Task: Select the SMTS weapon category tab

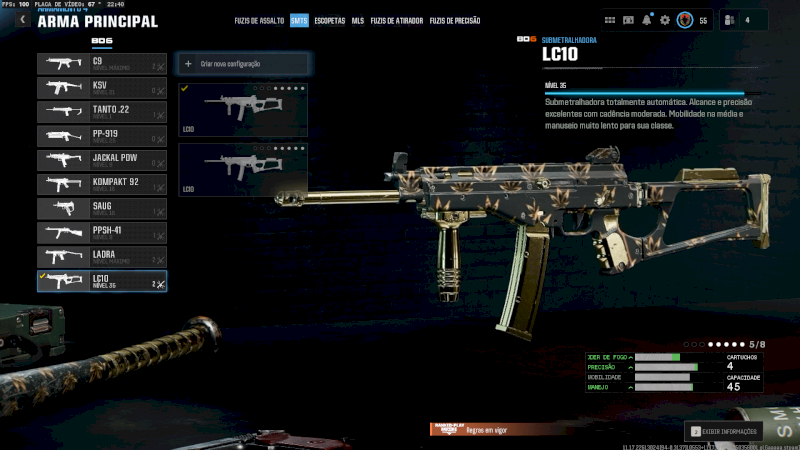Action: 299,20
